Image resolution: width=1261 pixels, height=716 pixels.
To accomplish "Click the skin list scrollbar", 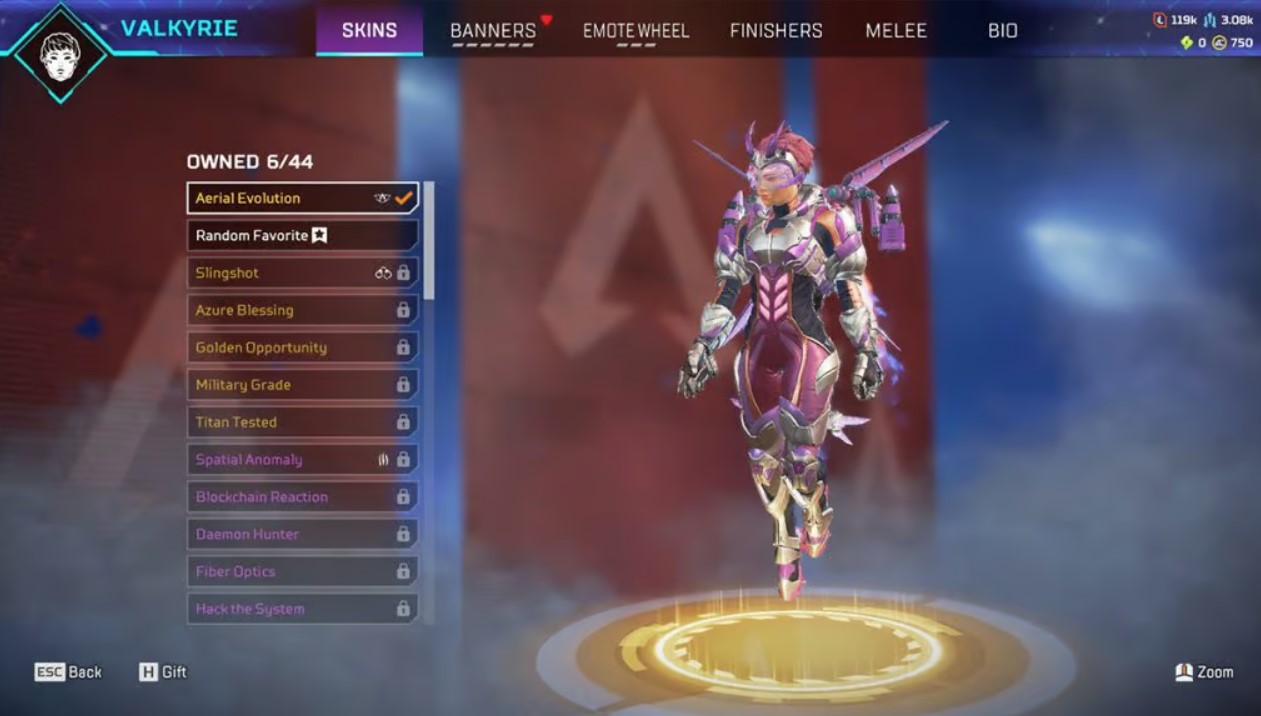I will (x=429, y=240).
